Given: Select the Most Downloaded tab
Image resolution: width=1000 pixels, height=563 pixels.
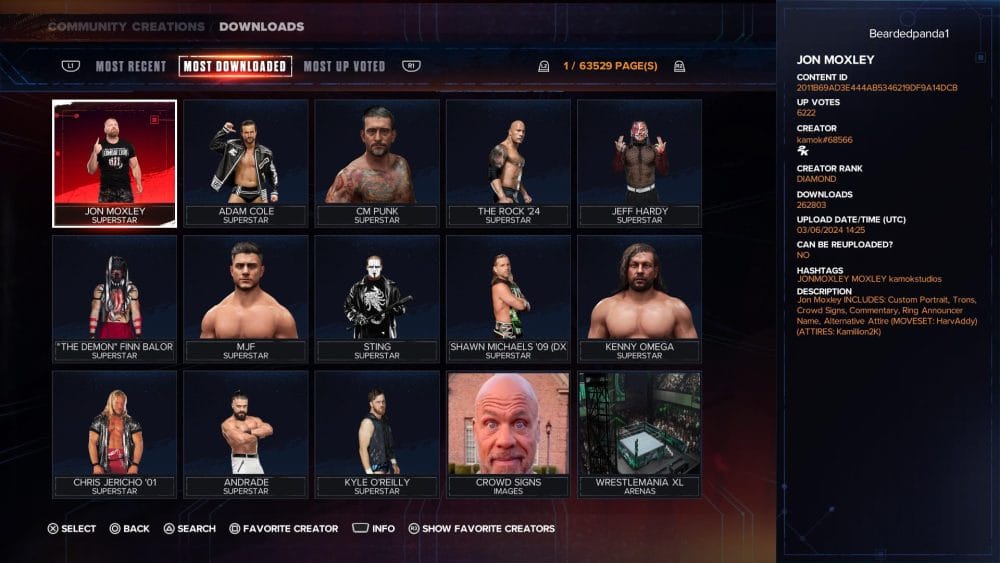Looking at the screenshot, I should (x=235, y=67).
